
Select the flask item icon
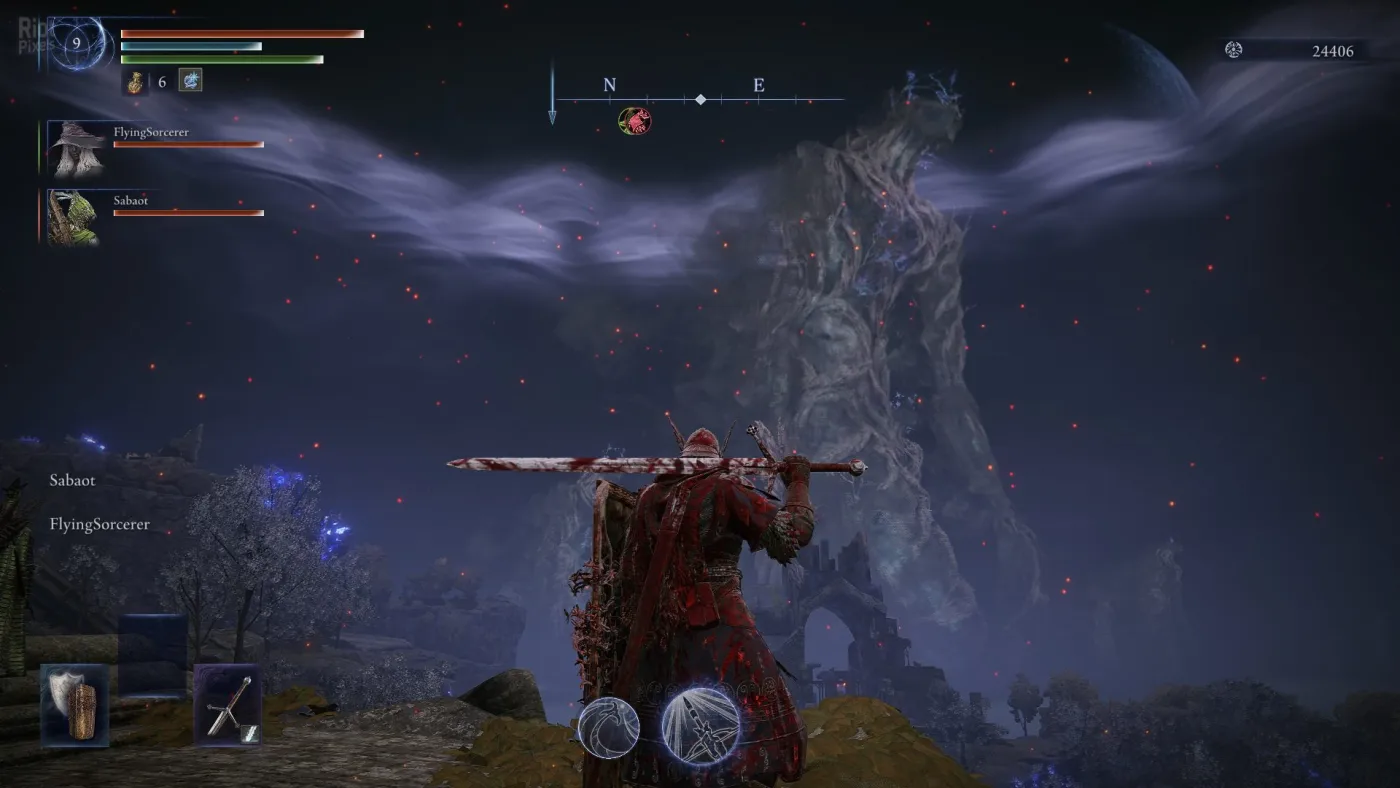135,82
